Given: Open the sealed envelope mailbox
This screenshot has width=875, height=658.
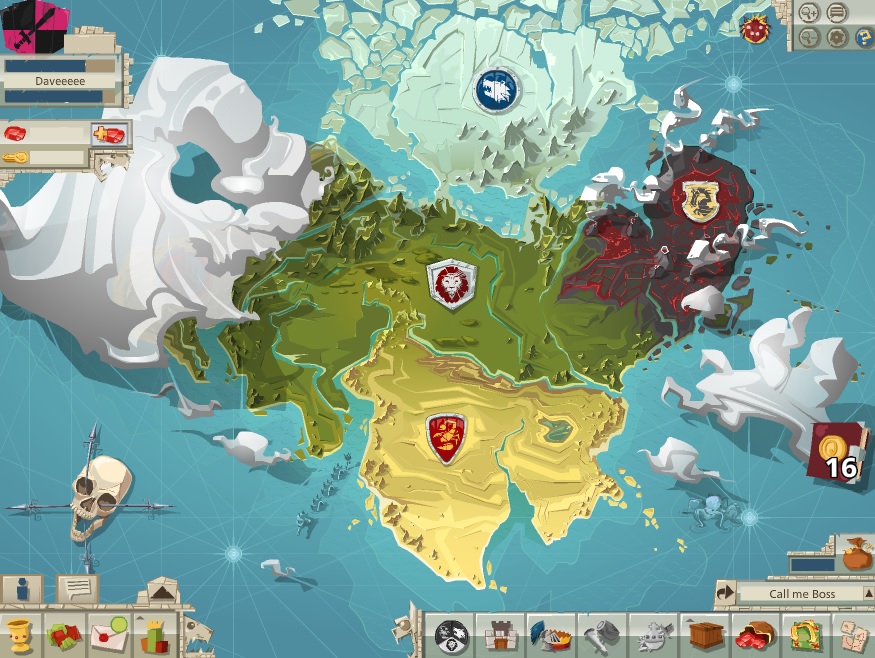Looking at the screenshot, I should 109,635.
